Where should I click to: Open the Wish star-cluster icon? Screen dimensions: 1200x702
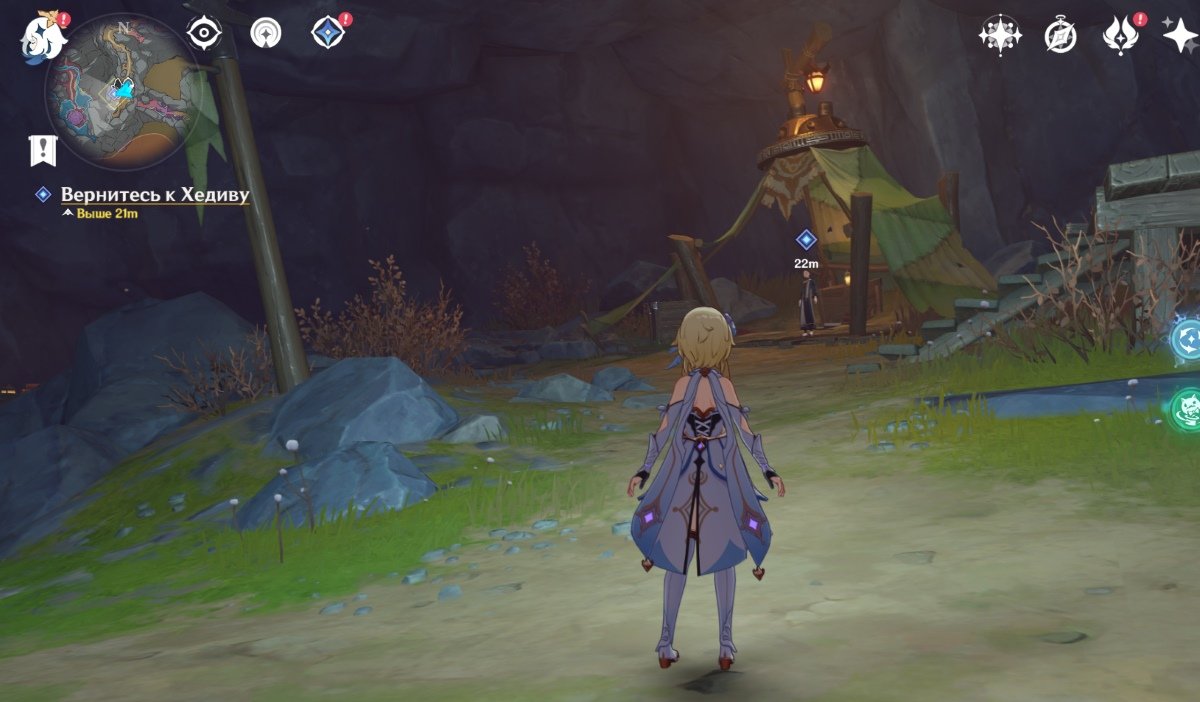pyautogui.click(x=999, y=35)
